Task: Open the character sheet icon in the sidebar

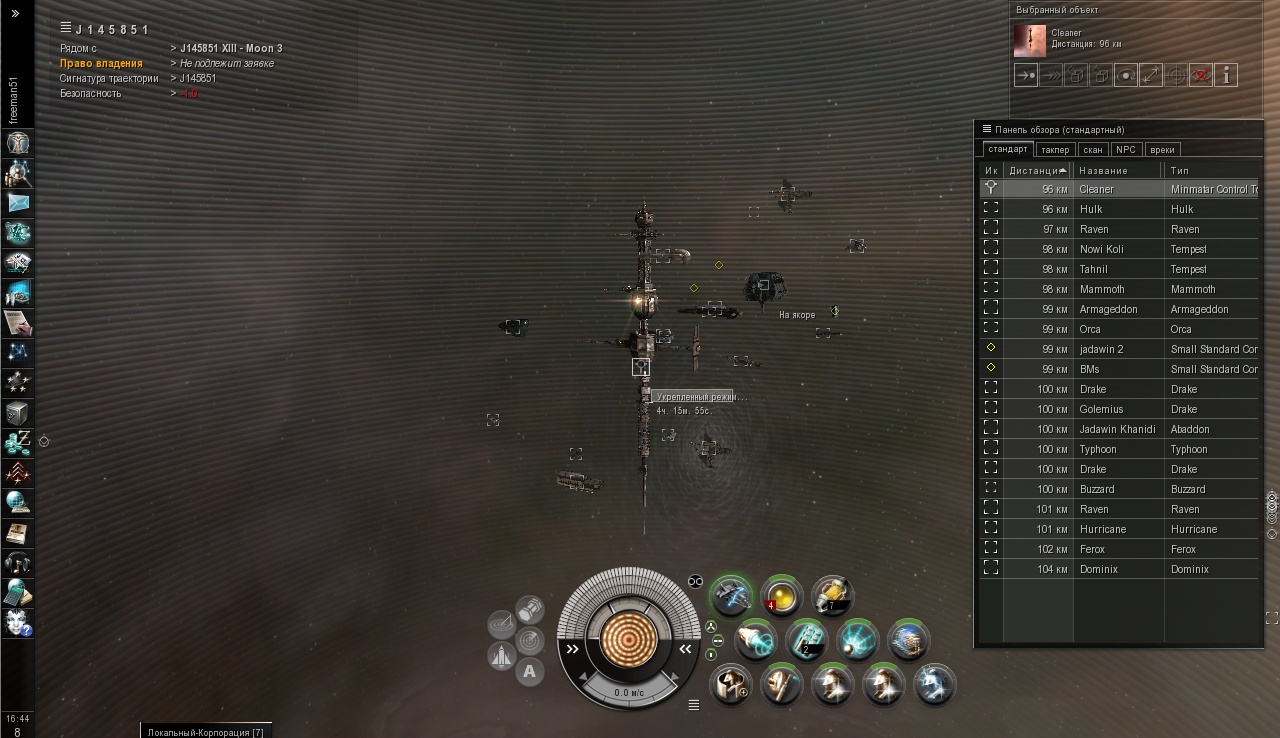Action: click(18, 143)
